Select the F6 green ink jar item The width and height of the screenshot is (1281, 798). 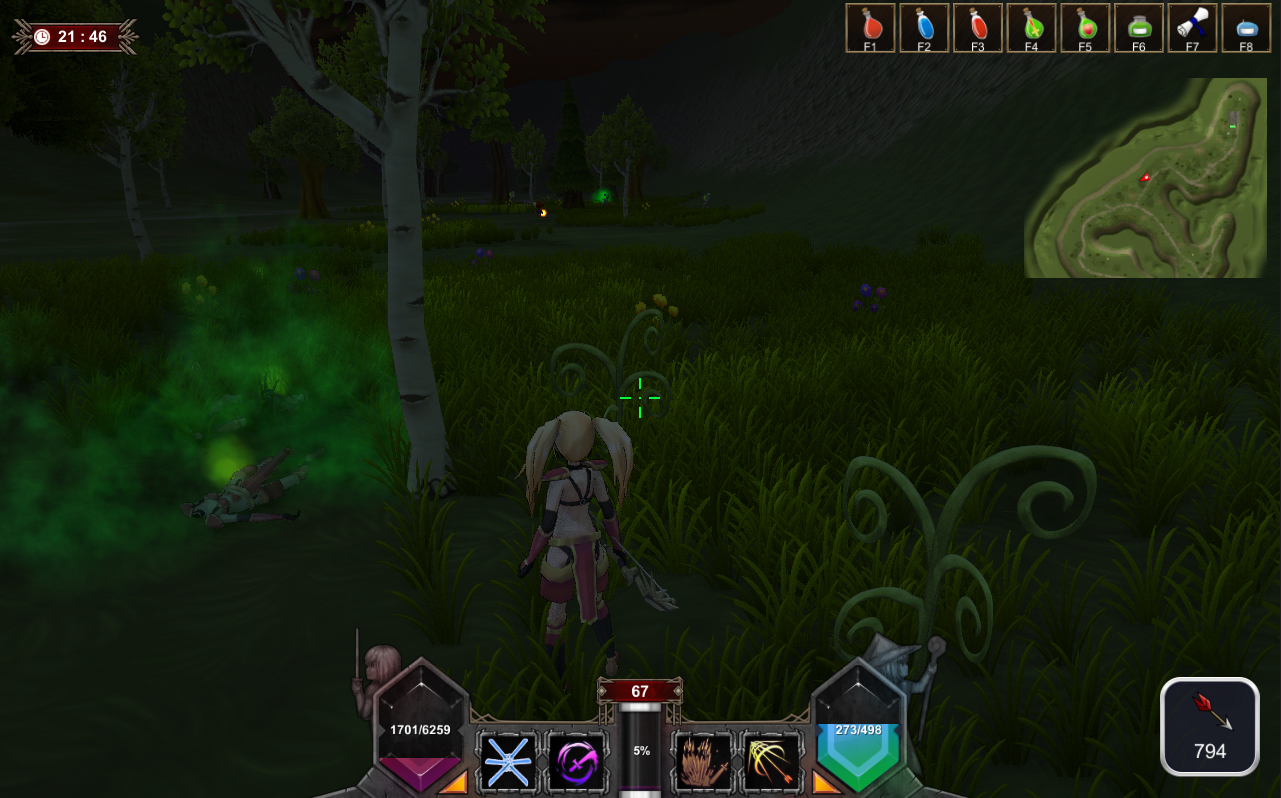pyautogui.click(x=1139, y=27)
